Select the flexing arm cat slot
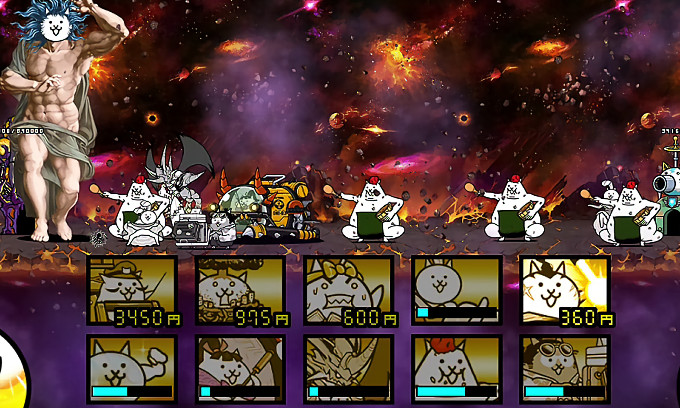Image resolution: width=680 pixels, height=408 pixels. click(132, 368)
